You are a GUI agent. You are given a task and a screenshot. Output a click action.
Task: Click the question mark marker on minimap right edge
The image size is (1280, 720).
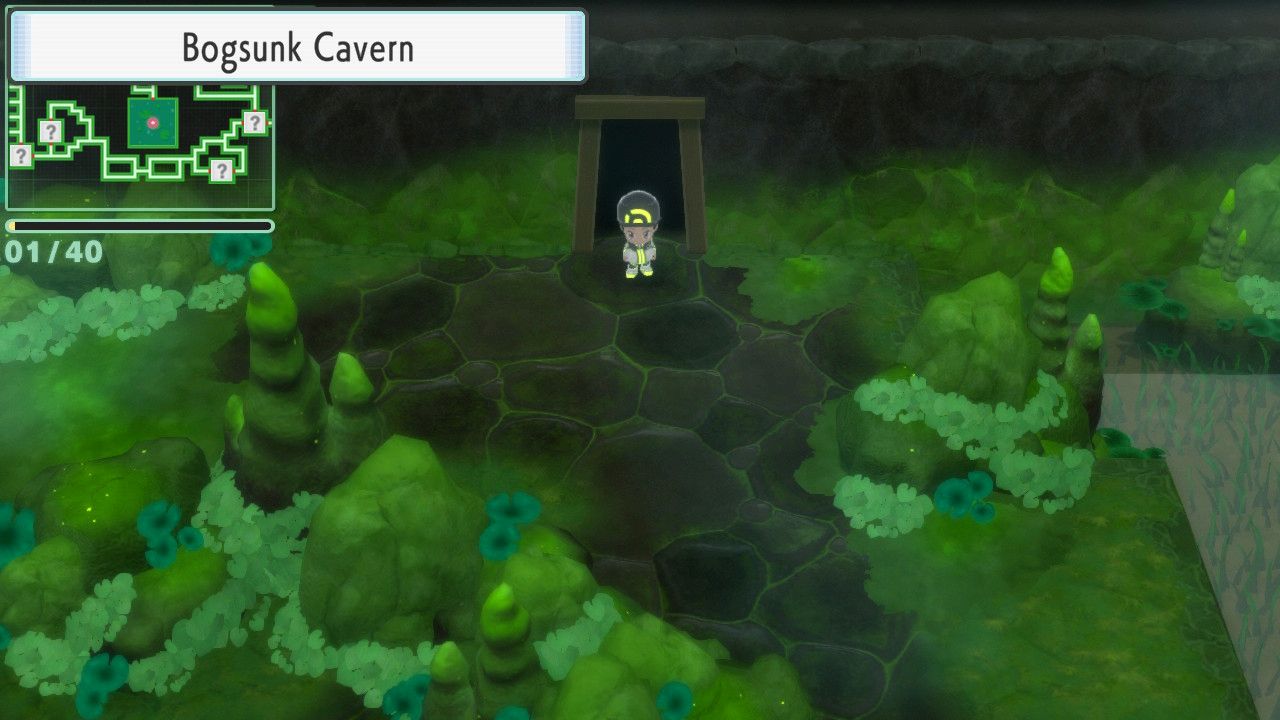[254, 122]
